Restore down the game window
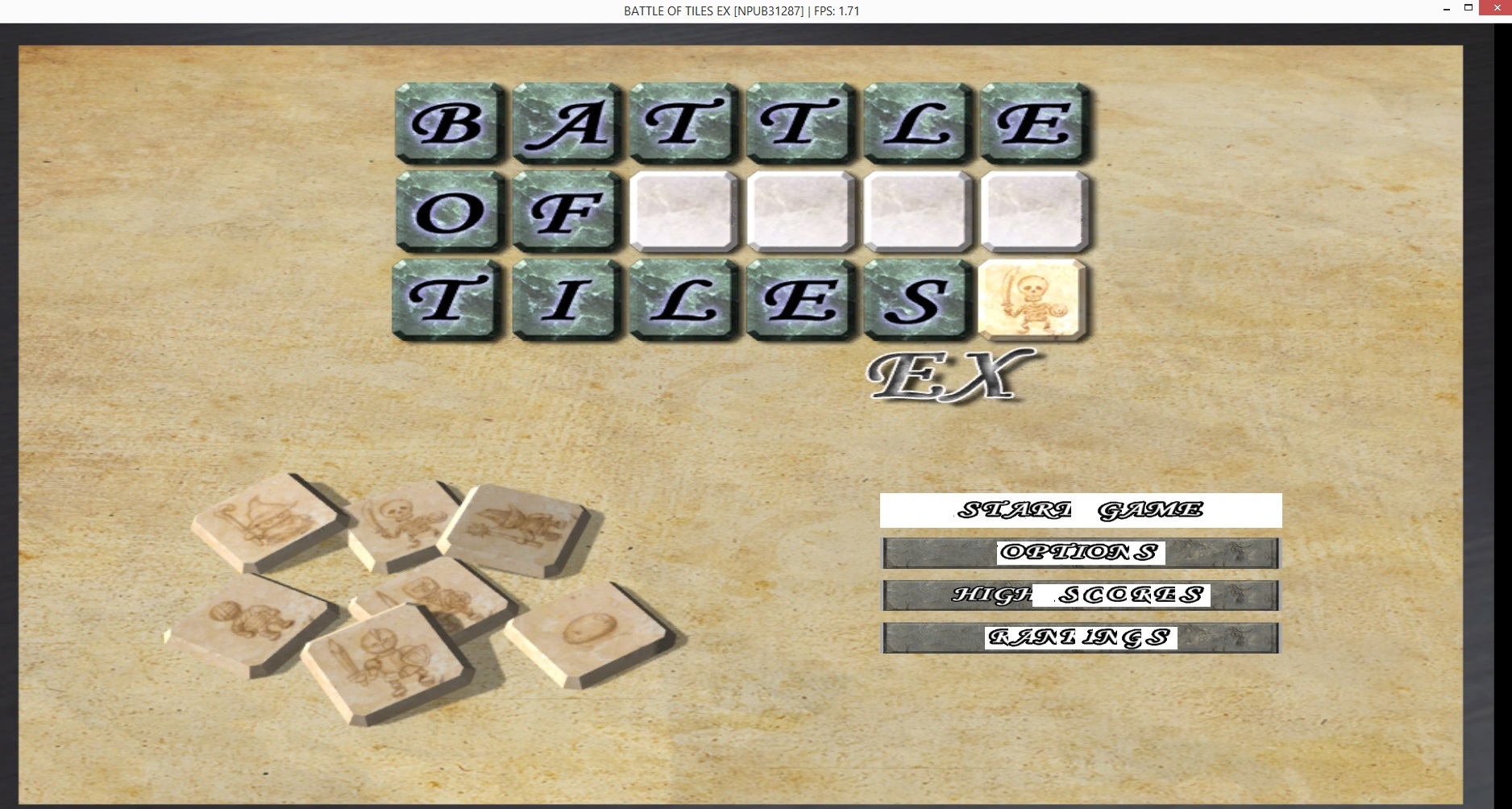1512x809 pixels. (1468, 8)
